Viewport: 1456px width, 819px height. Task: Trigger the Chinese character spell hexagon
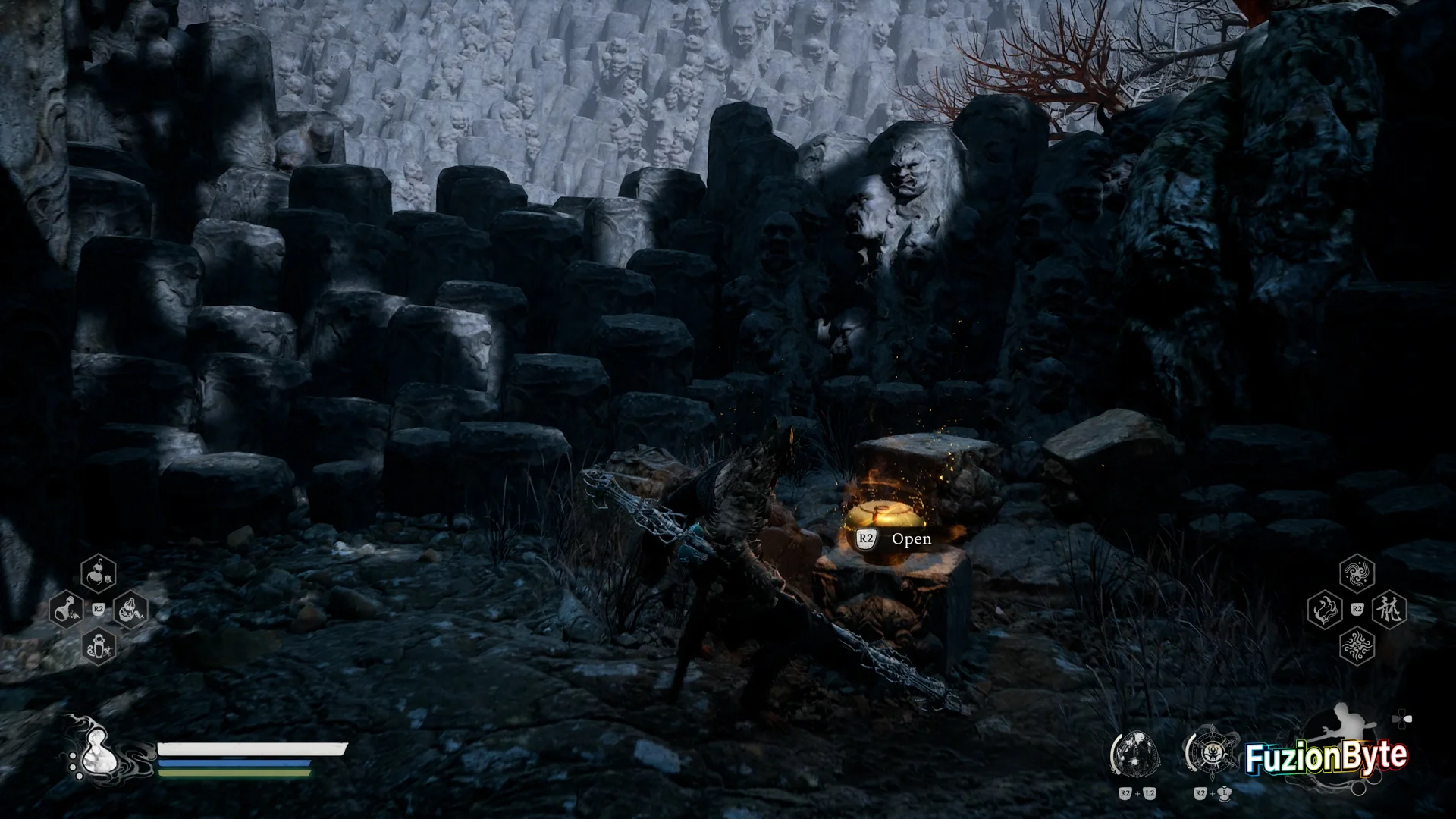pos(1389,609)
